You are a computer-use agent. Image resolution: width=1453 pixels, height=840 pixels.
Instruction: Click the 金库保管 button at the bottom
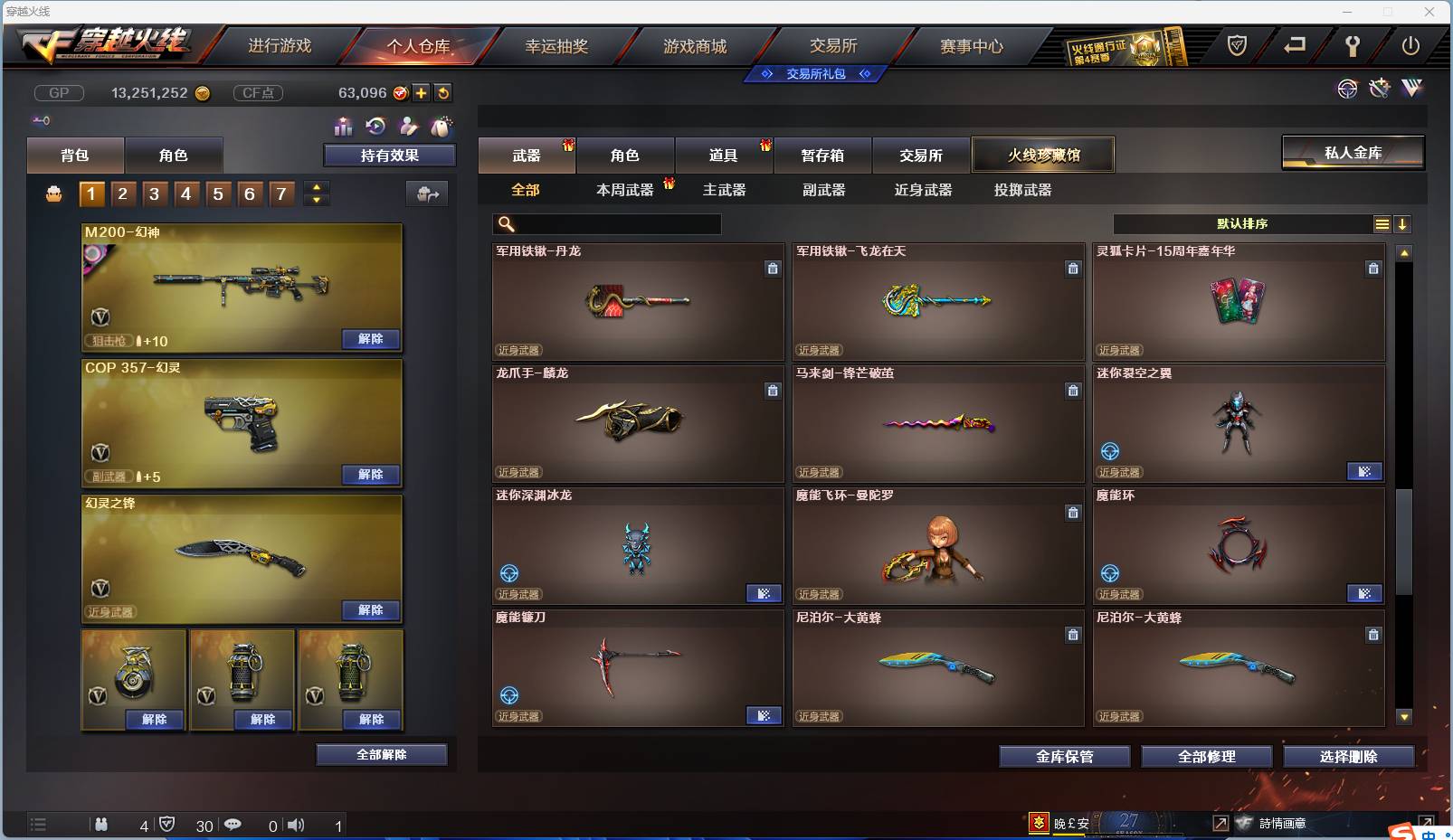1065,756
